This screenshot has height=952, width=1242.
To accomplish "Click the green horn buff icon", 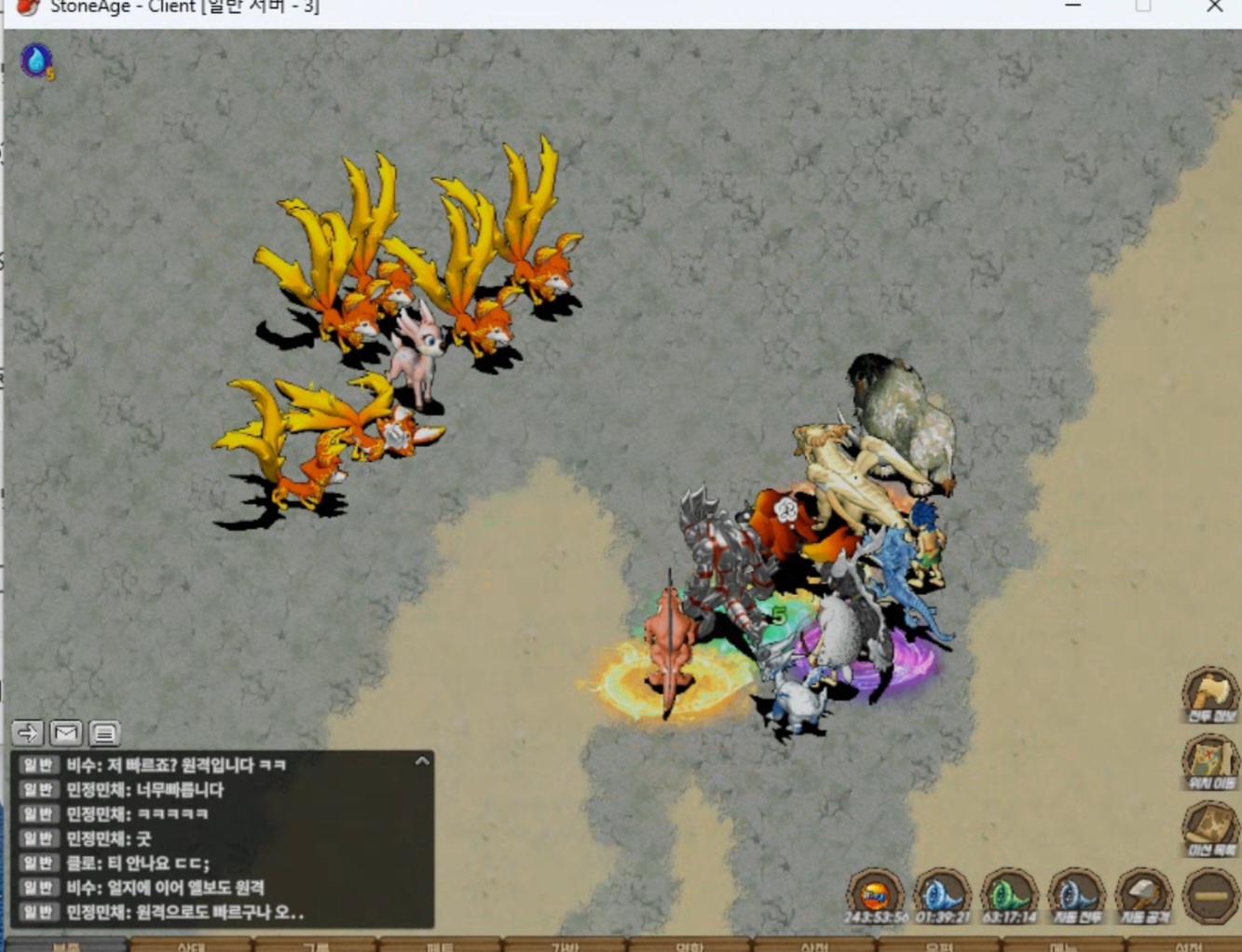I will pyautogui.click(x=1009, y=895).
